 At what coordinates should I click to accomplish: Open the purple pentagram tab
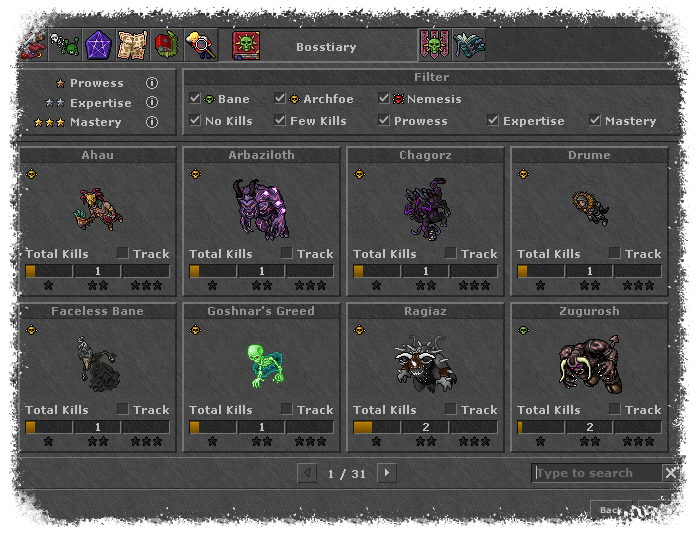pos(98,45)
